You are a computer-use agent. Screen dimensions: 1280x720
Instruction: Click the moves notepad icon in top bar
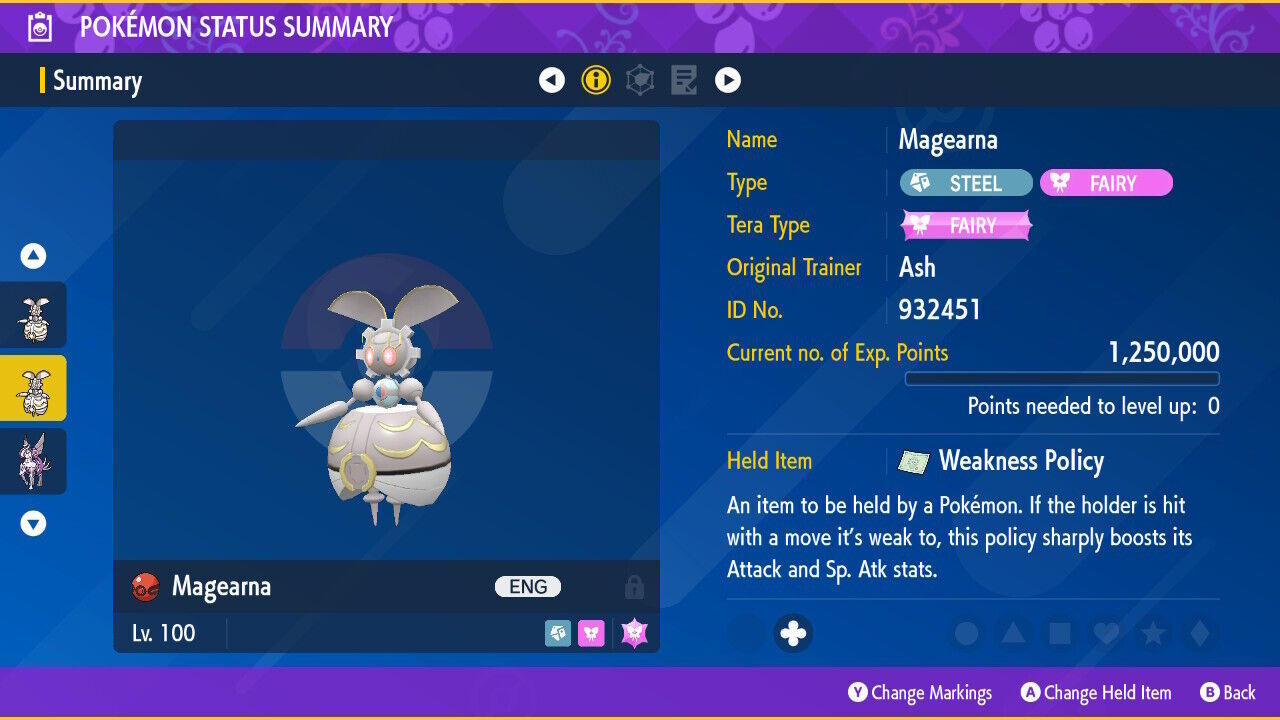[684, 79]
